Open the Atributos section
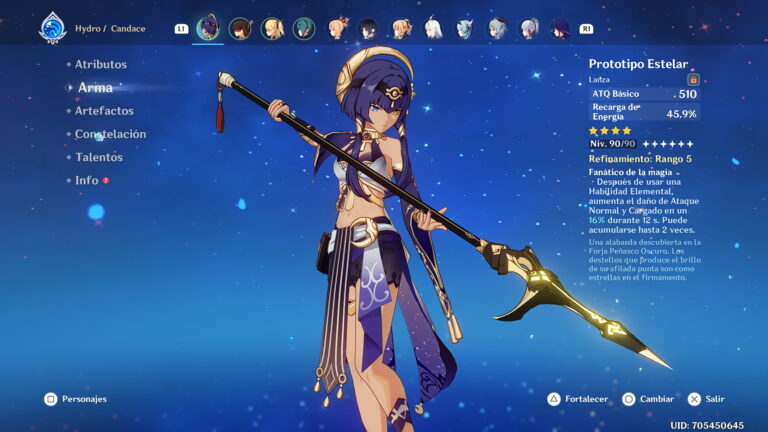This screenshot has height=432, width=768. click(100, 64)
